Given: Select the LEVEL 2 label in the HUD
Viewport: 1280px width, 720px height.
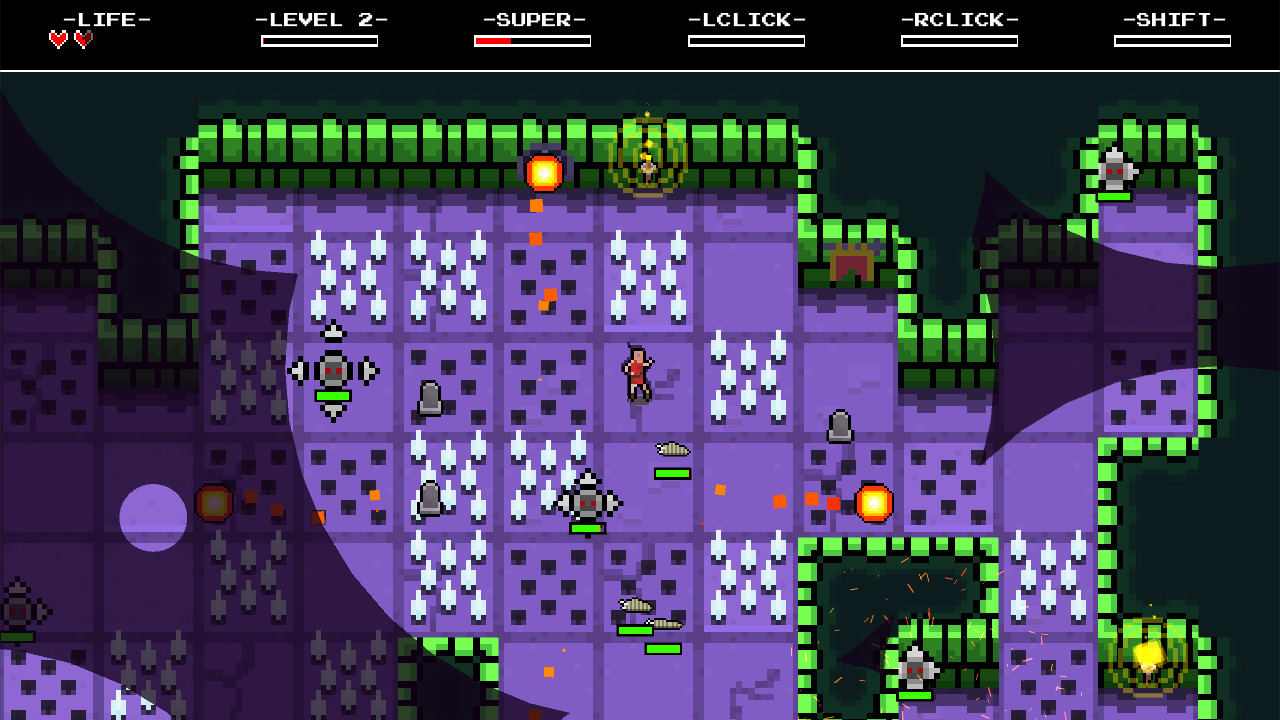Looking at the screenshot, I should coord(320,17).
